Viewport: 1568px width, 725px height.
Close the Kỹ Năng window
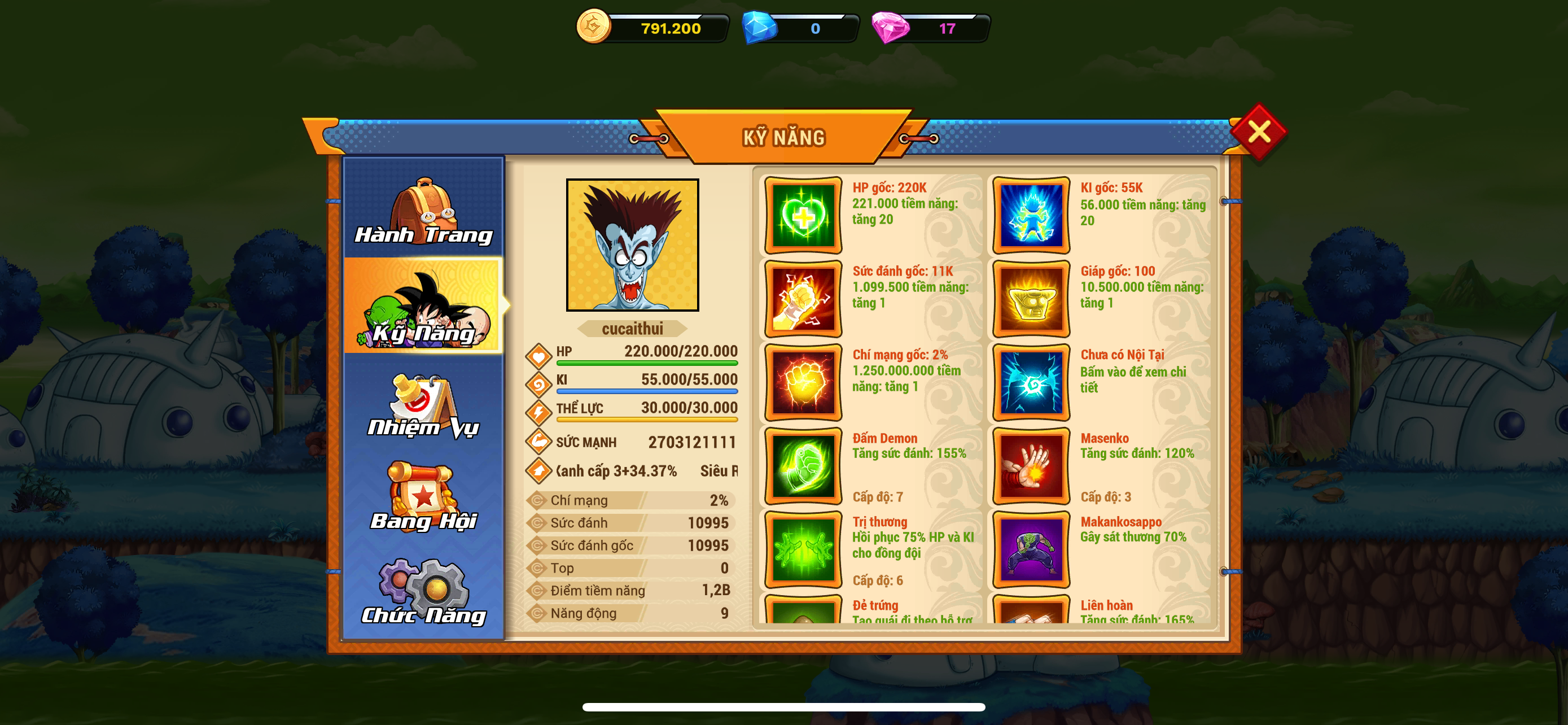click(1258, 132)
